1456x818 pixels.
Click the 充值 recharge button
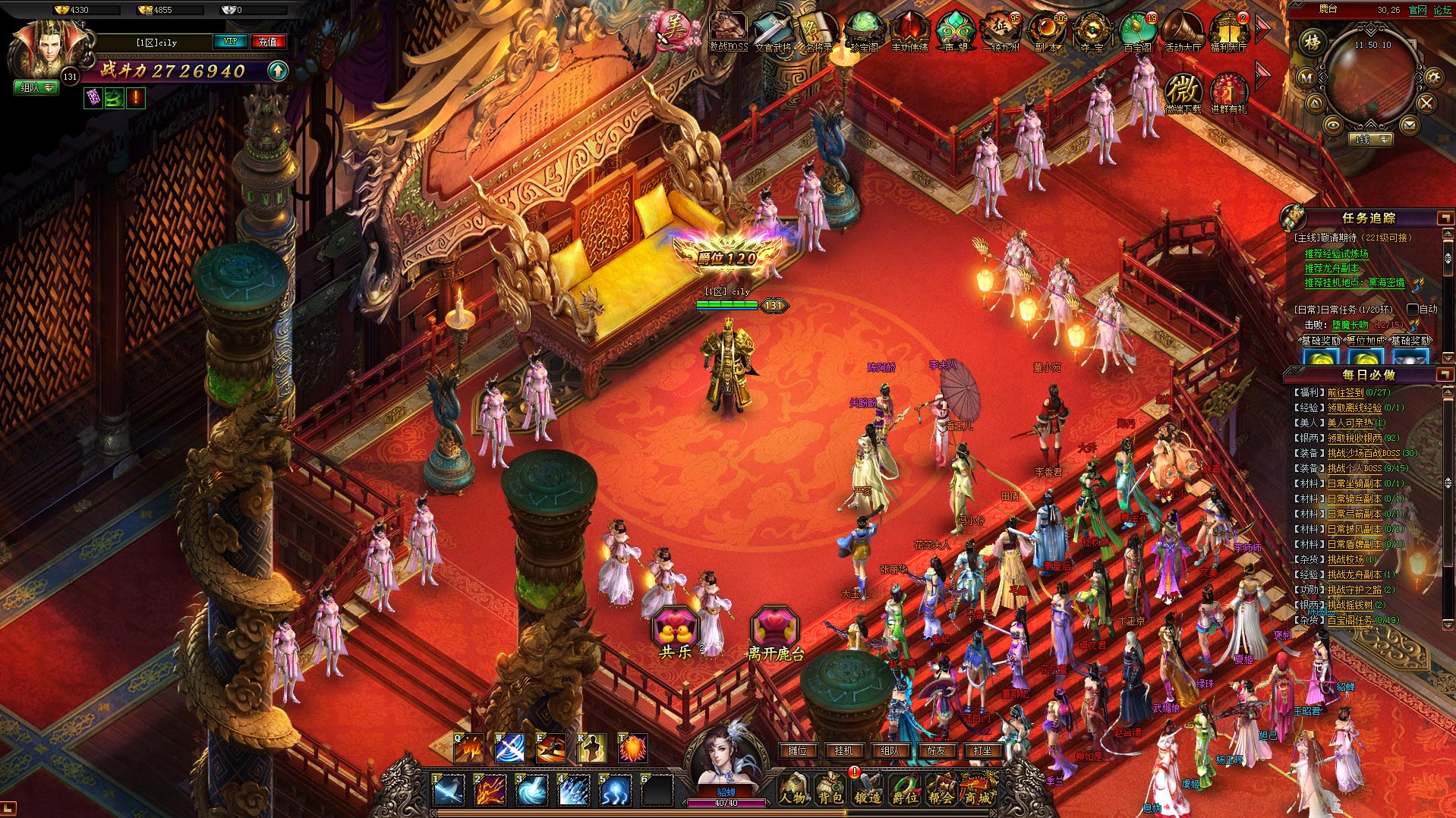coord(267,42)
